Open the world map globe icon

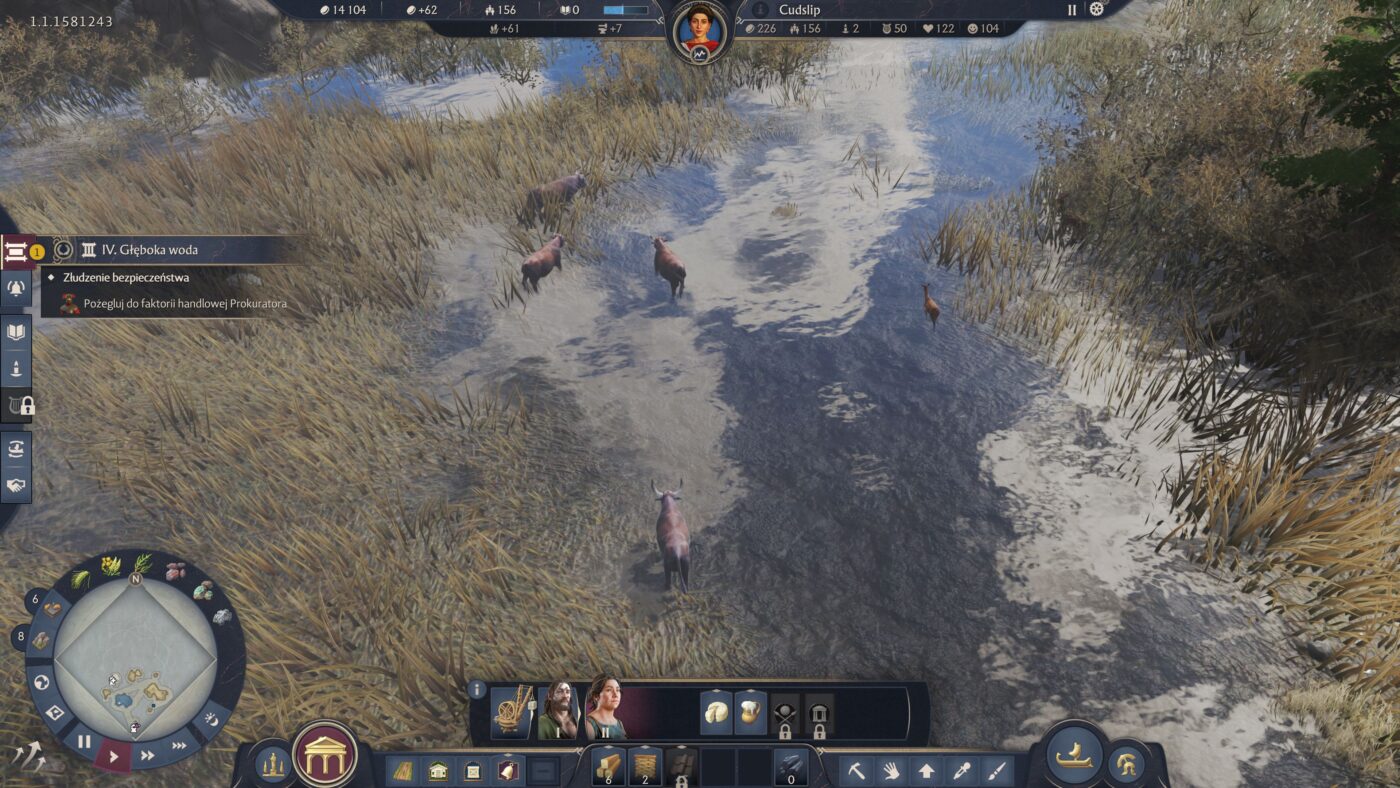click(41, 683)
